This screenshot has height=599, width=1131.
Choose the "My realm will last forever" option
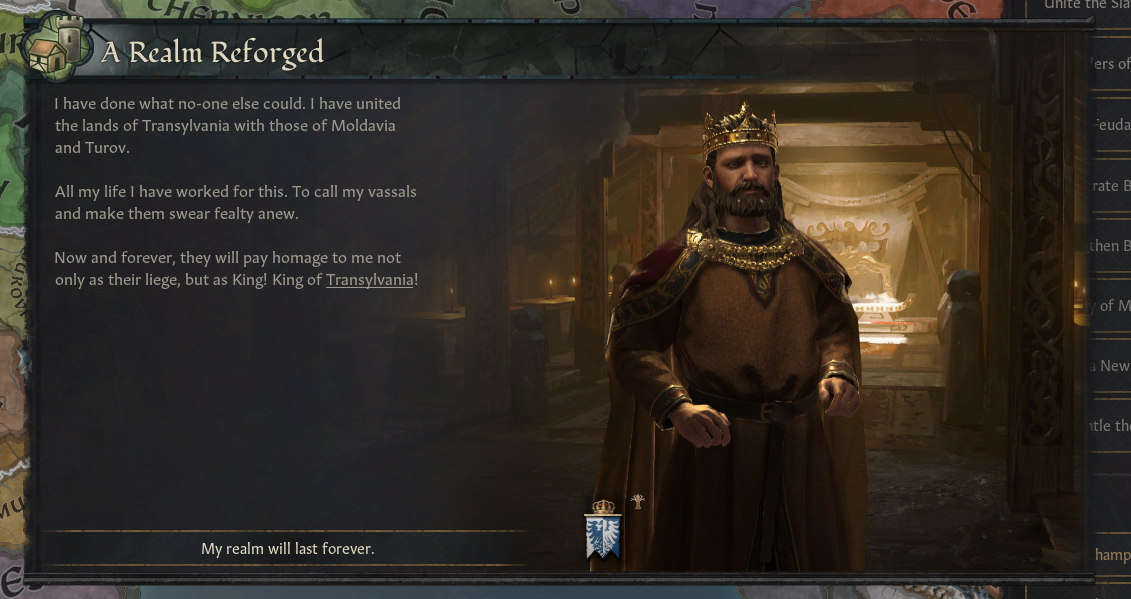[x=288, y=549]
